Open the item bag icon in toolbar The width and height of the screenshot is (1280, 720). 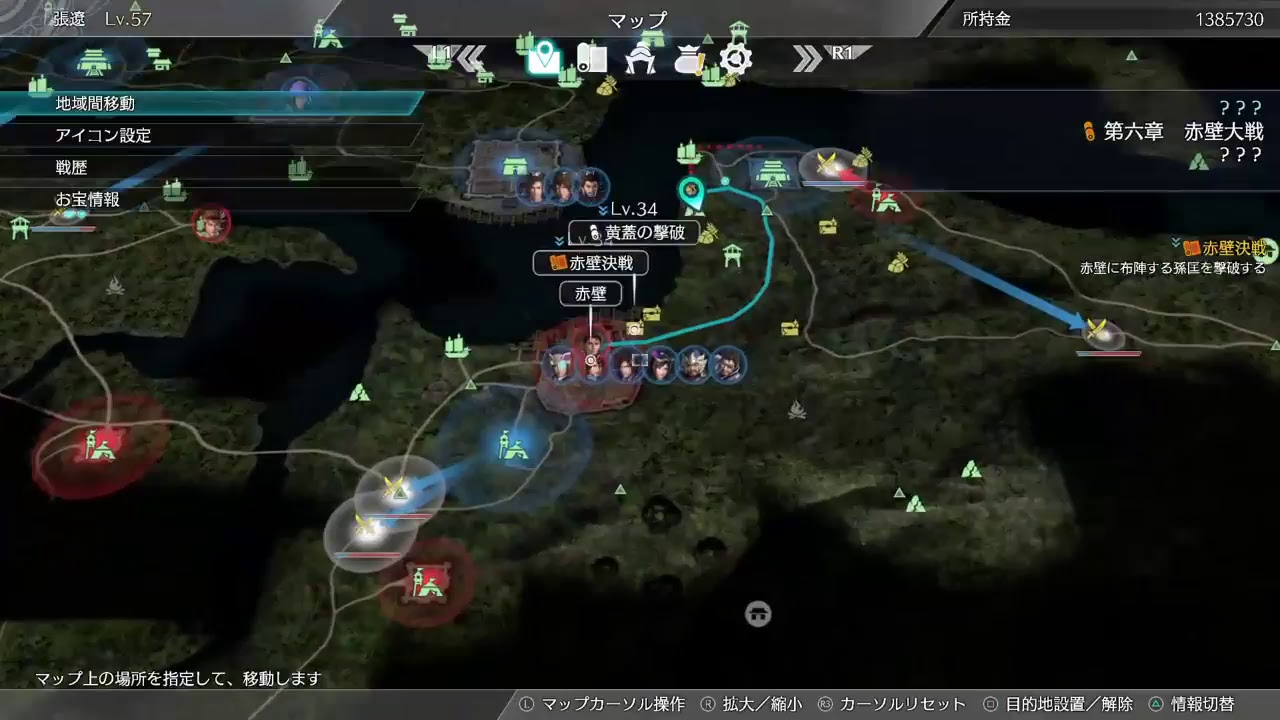coord(689,58)
